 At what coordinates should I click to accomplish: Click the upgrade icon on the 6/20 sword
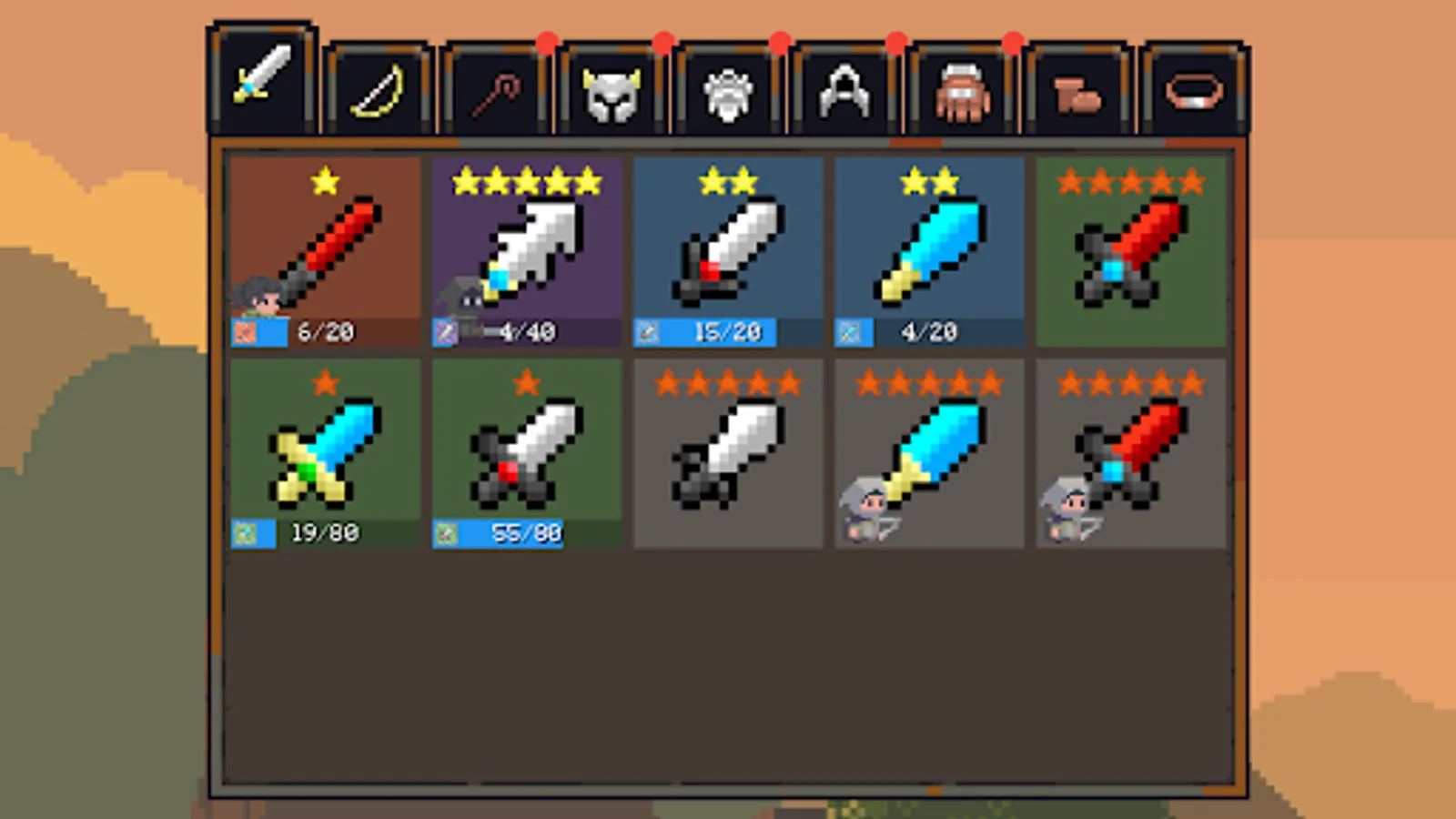pyautogui.click(x=244, y=332)
